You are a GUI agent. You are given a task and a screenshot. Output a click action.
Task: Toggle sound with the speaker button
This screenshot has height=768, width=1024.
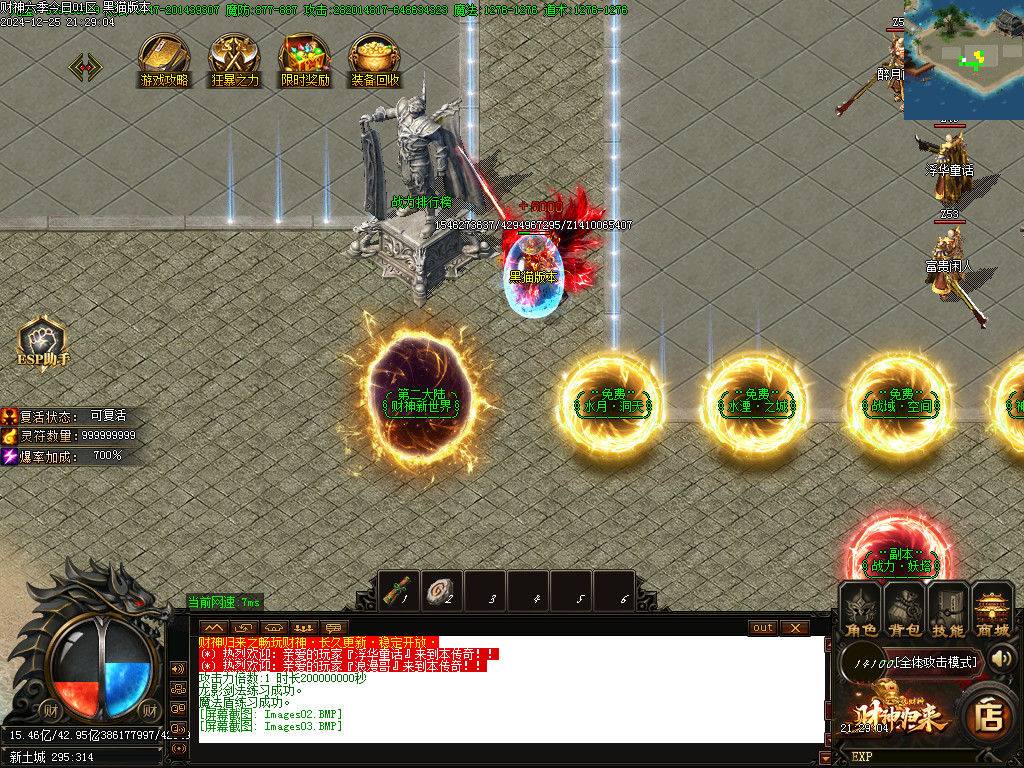(x=1003, y=659)
